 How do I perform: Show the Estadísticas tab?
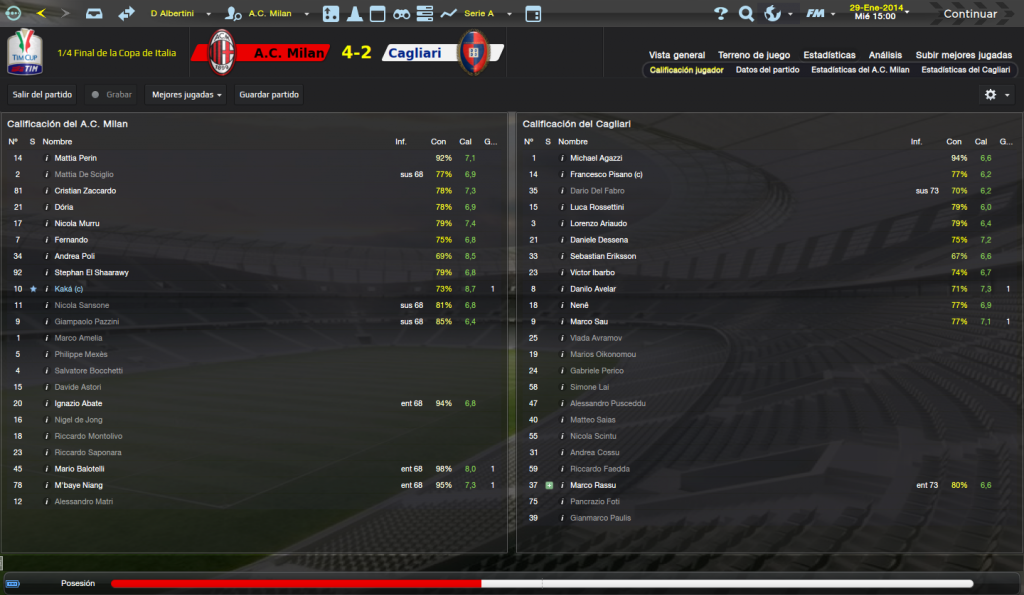(x=829, y=55)
